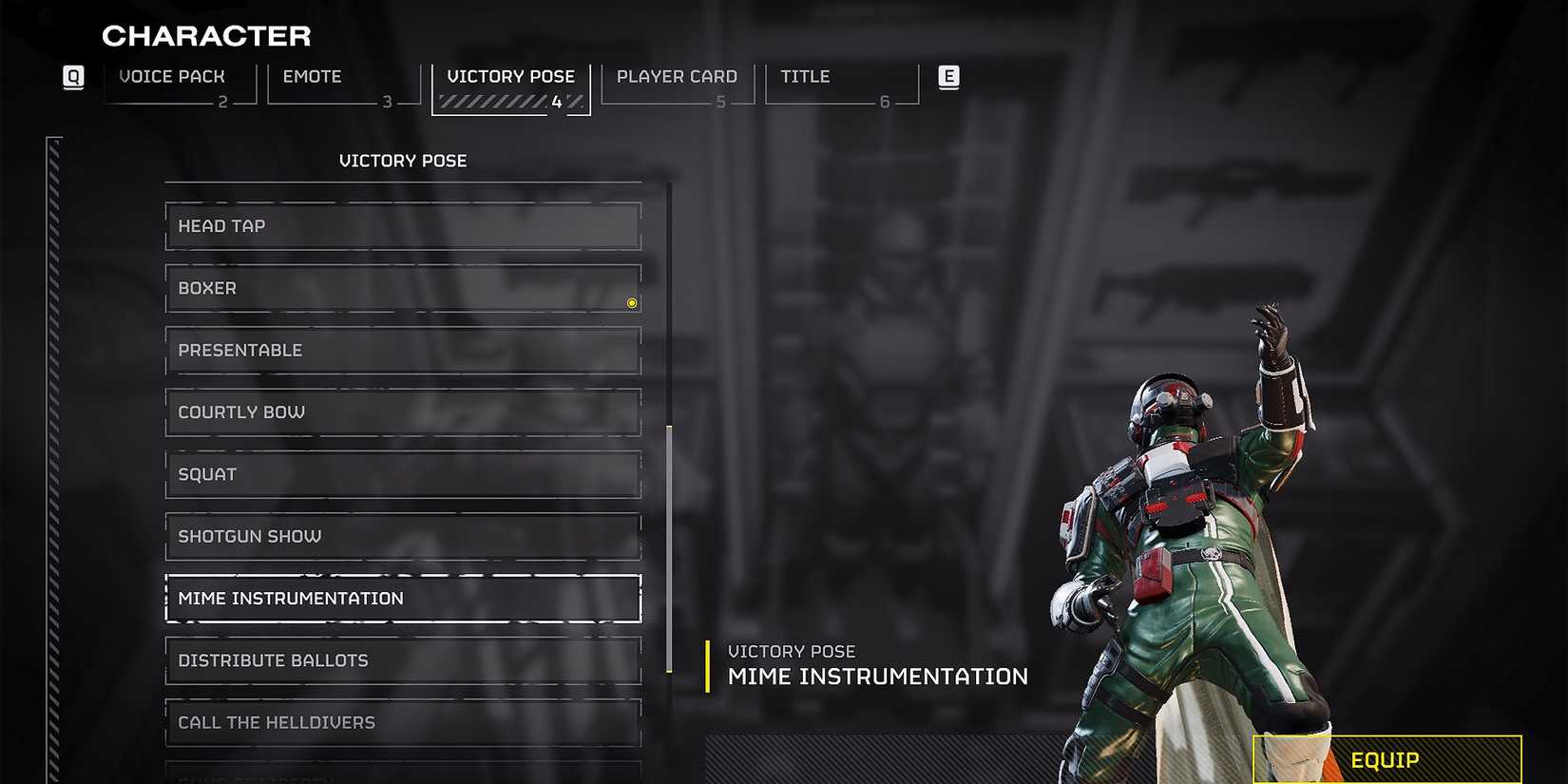Select the Shotgun Show pose
The width and height of the screenshot is (1568, 784).
[x=402, y=536]
